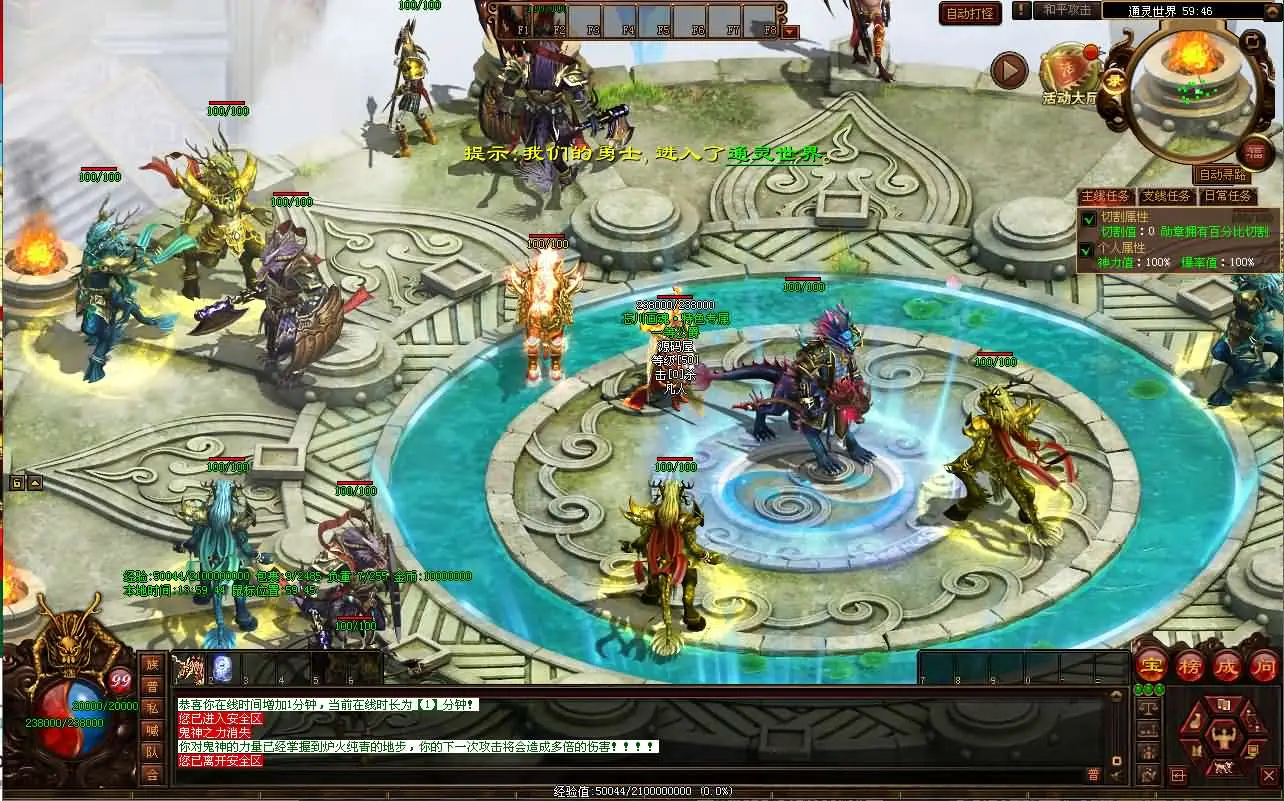The height and width of the screenshot is (801, 1284).
Task: Switch to the 主线任务 main quest tab
Action: 1106,197
